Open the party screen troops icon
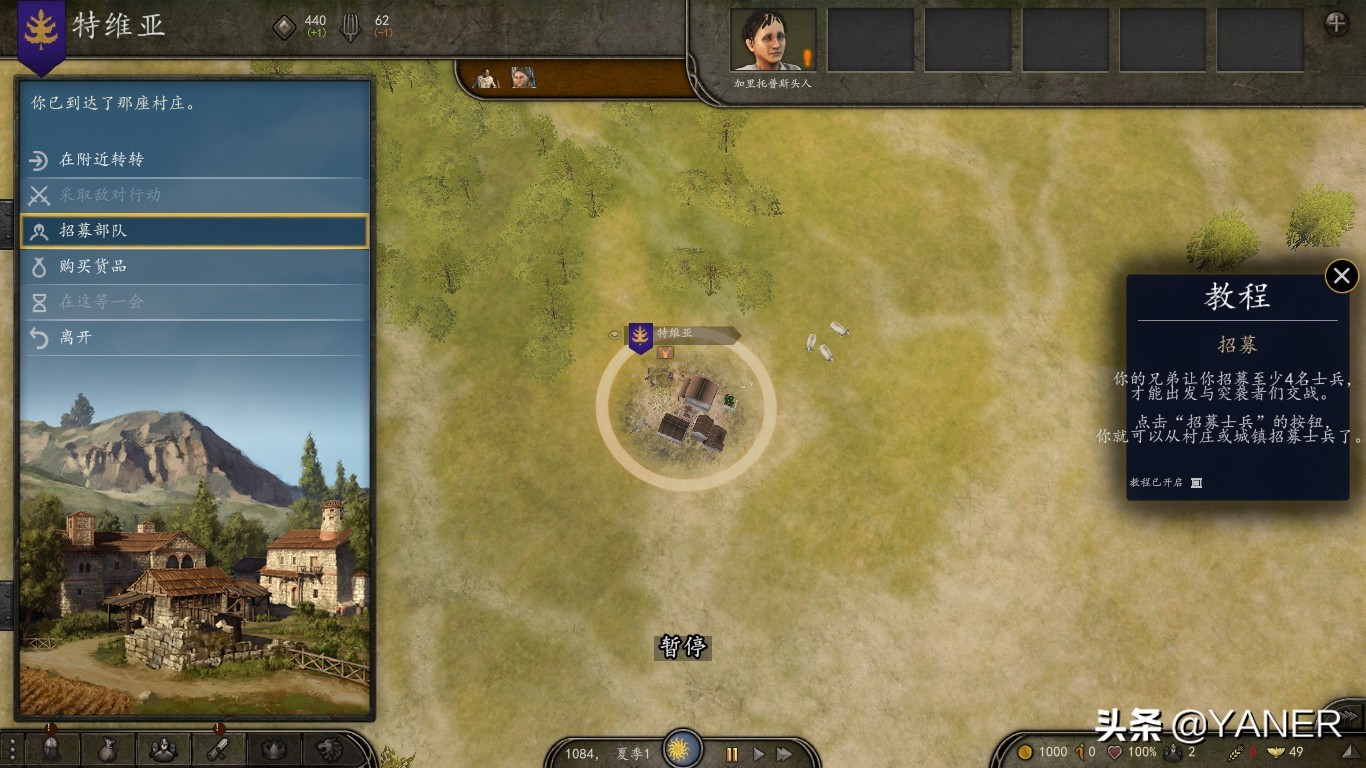The height and width of the screenshot is (768, 1366). tap(163, 748)
